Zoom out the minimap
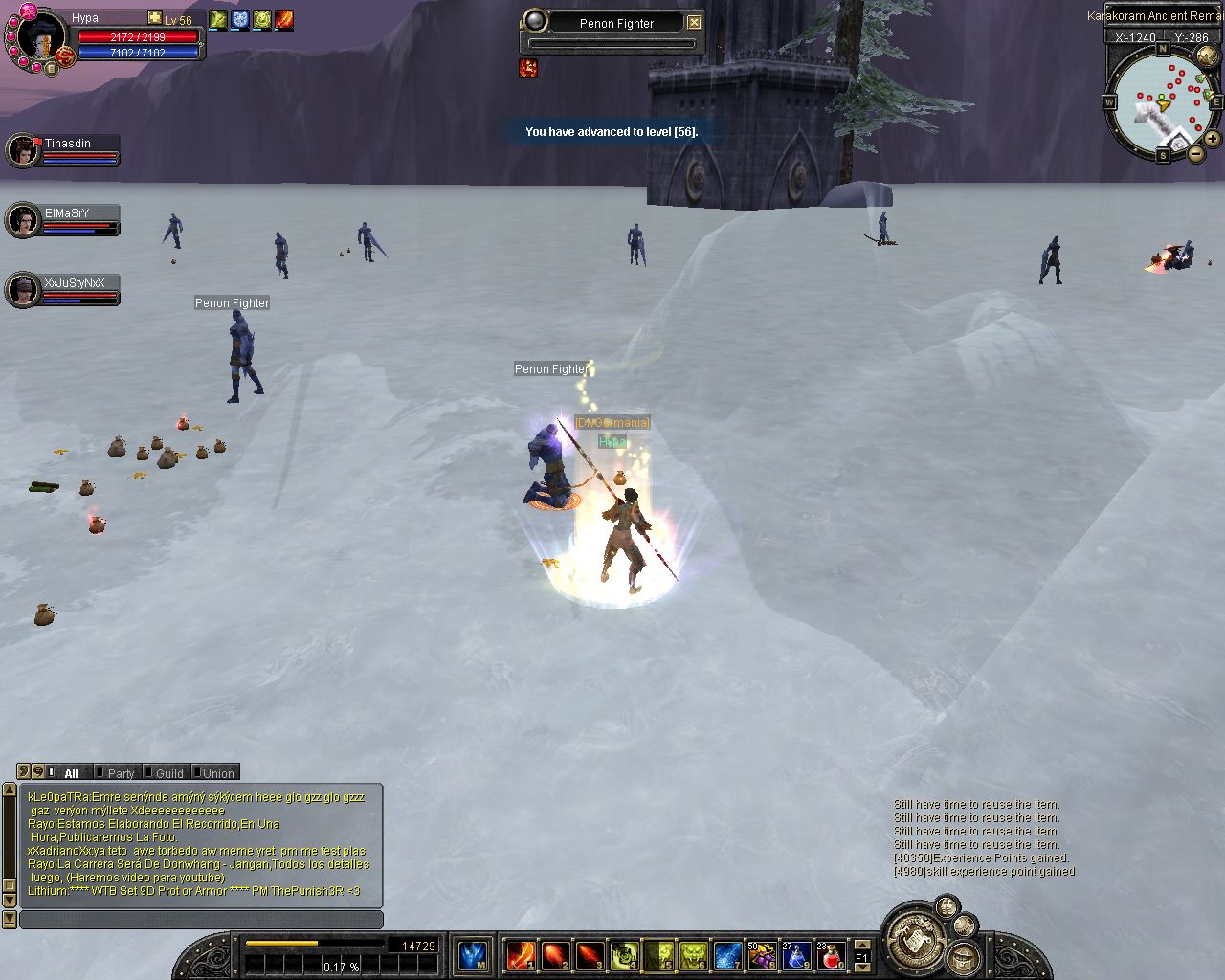Screen dimensions: 1225x980 [x=1196, y=153]
